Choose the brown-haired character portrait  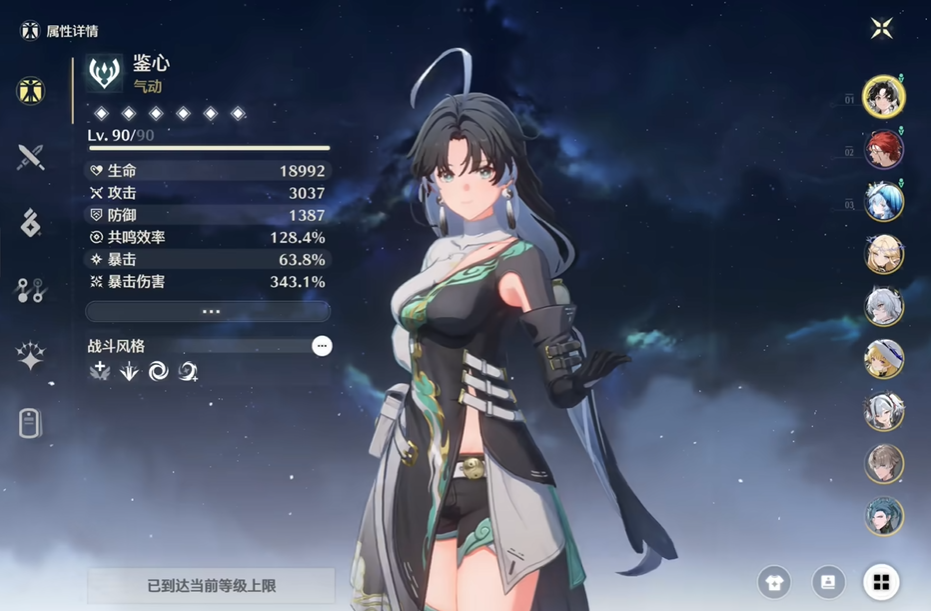(x=884, y=464)
